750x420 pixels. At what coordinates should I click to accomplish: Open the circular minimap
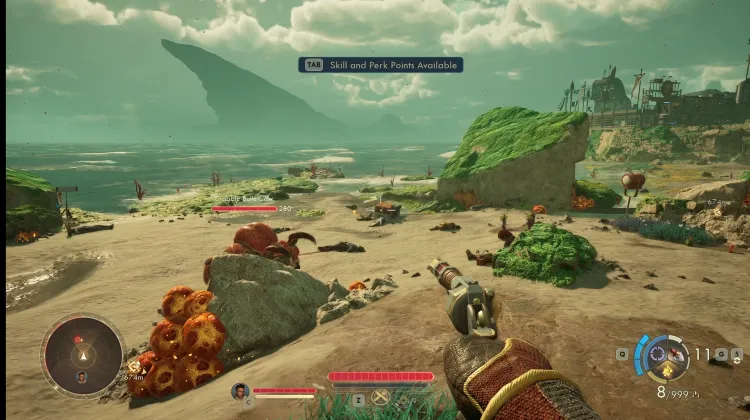point(82,355)
